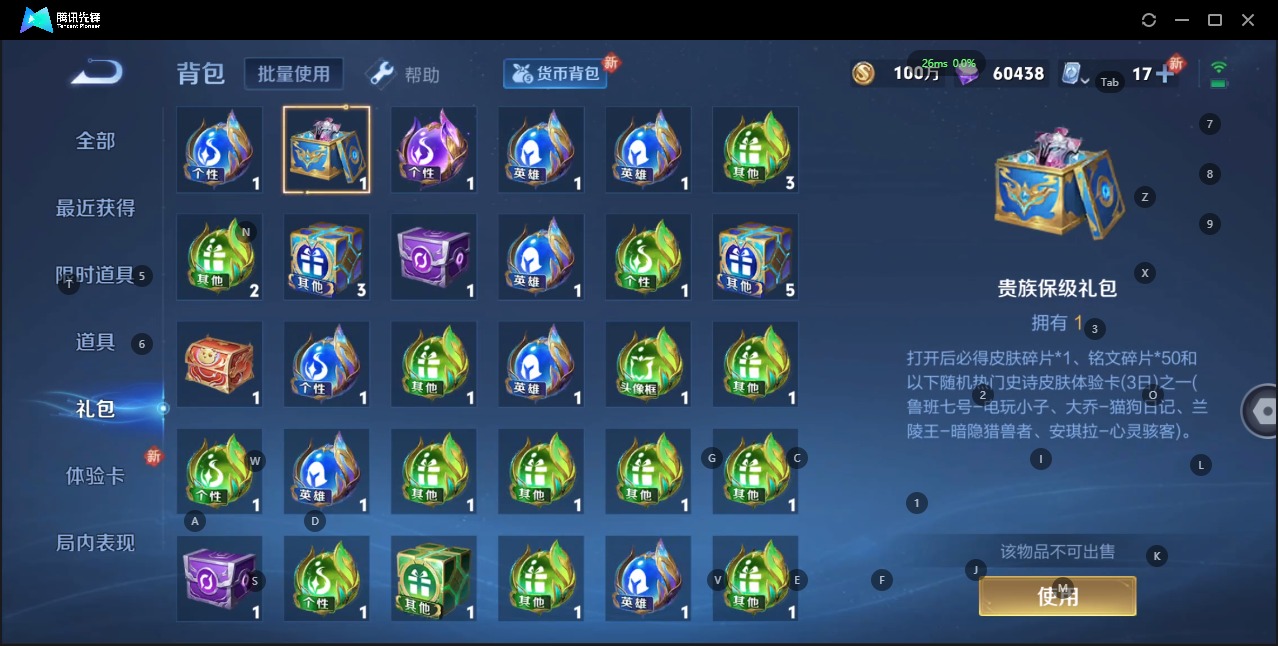
Task: Go back using the return arrow
Action: click(97, 73)
